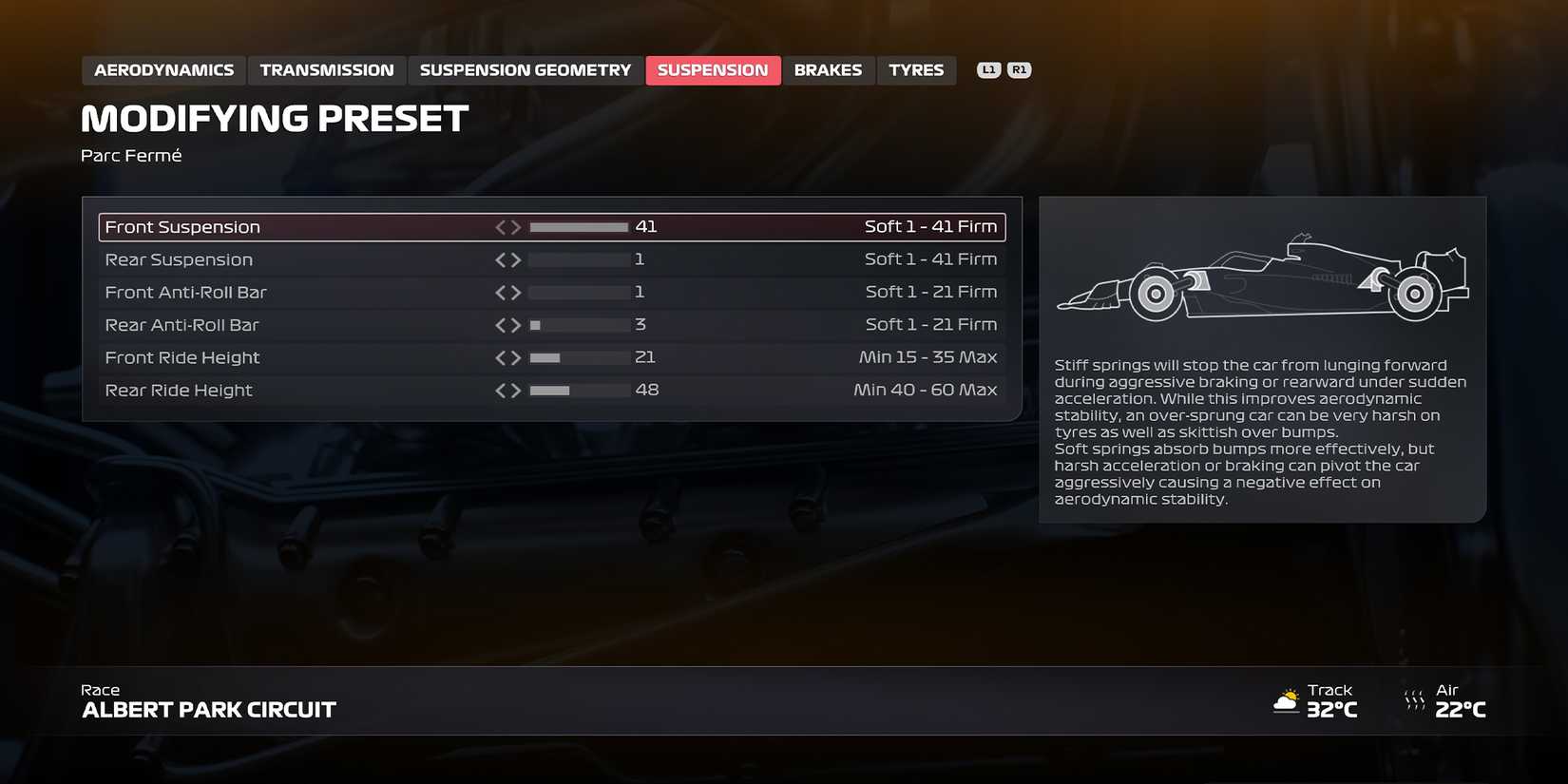Image resolution: width=1568 pixels, height=784 pixels.
Task: Click the R1 shoulder button icon
Action: [1019, 68]
